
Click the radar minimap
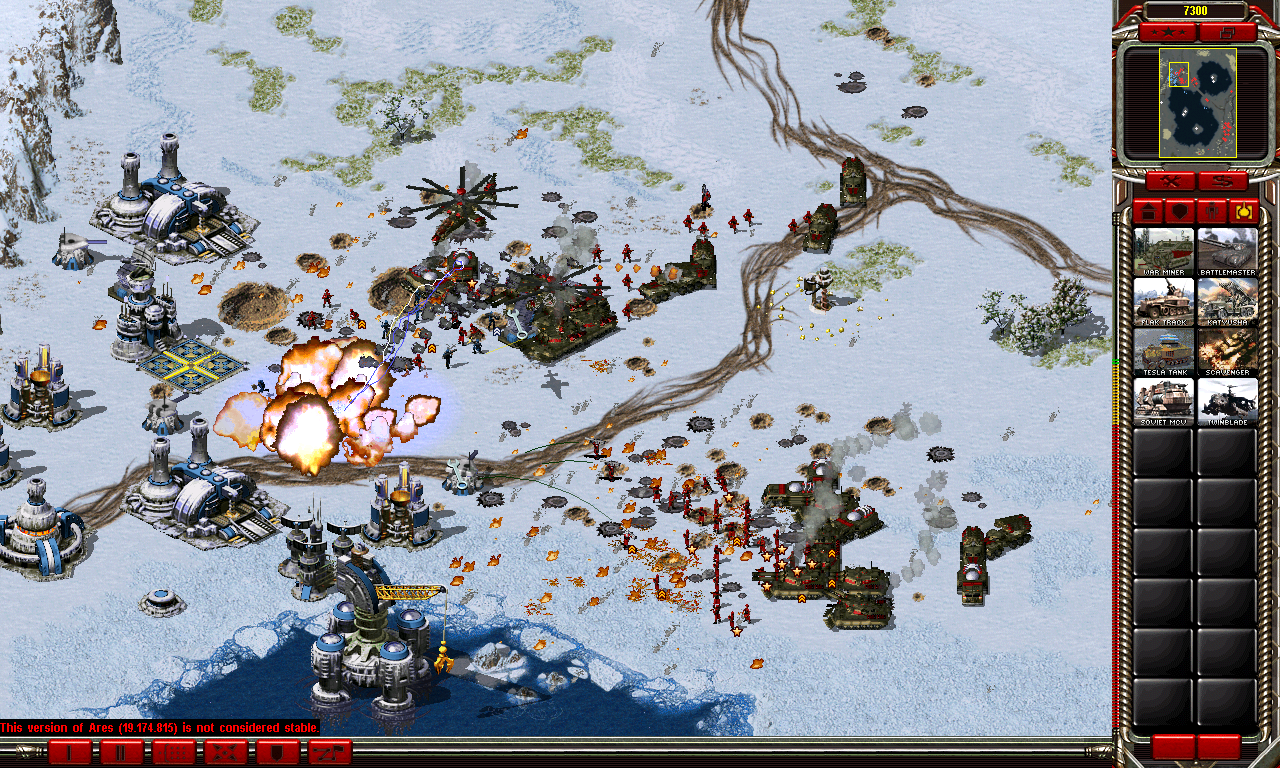point(1198,103)
